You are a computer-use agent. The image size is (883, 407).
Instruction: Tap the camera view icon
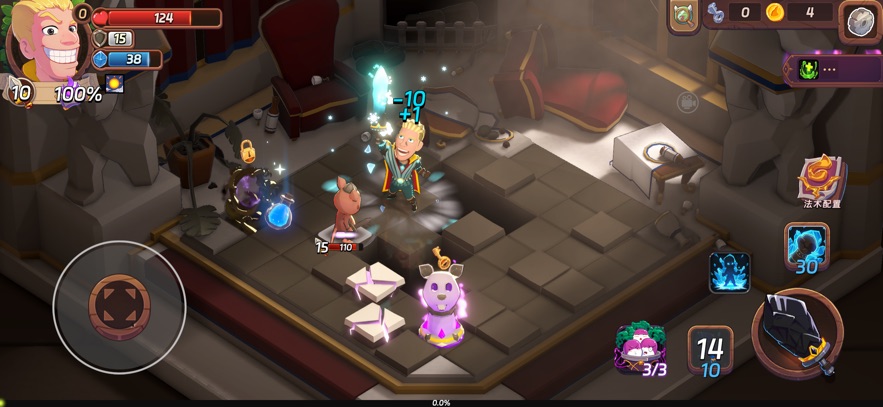687,101
